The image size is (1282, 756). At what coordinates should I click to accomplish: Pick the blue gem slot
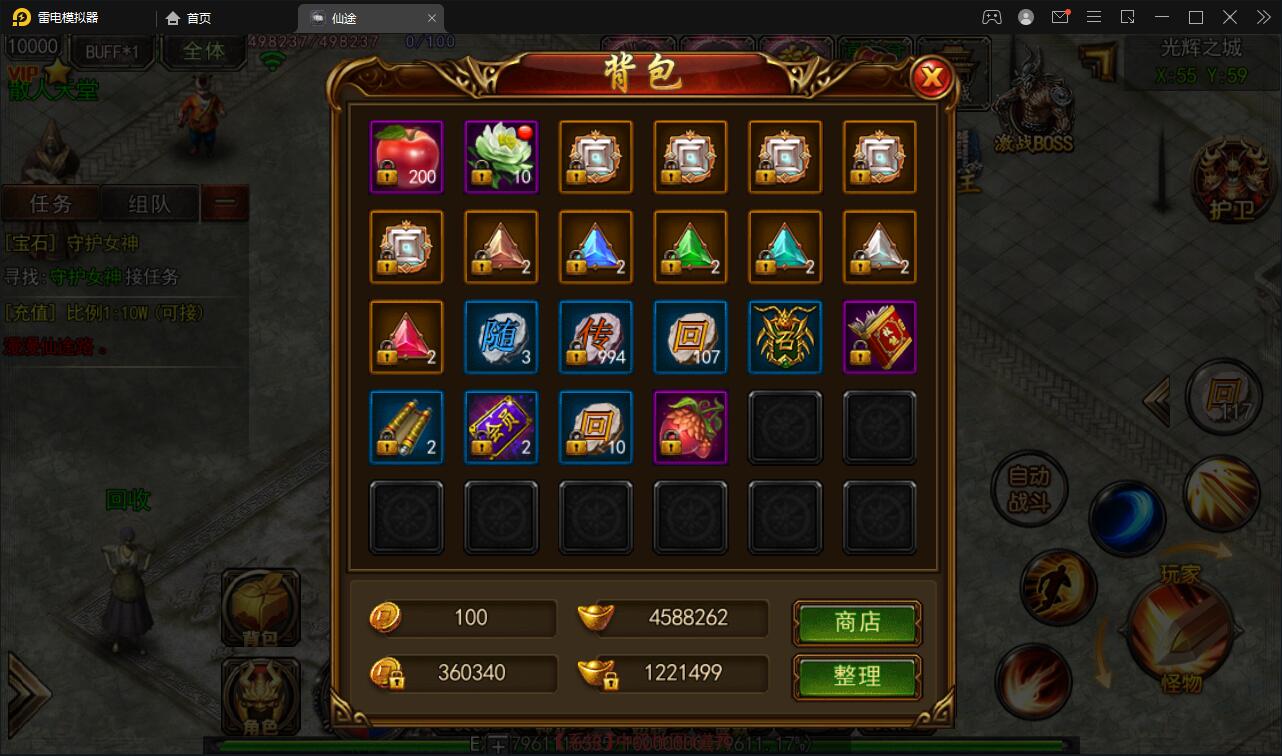(596, 247)
